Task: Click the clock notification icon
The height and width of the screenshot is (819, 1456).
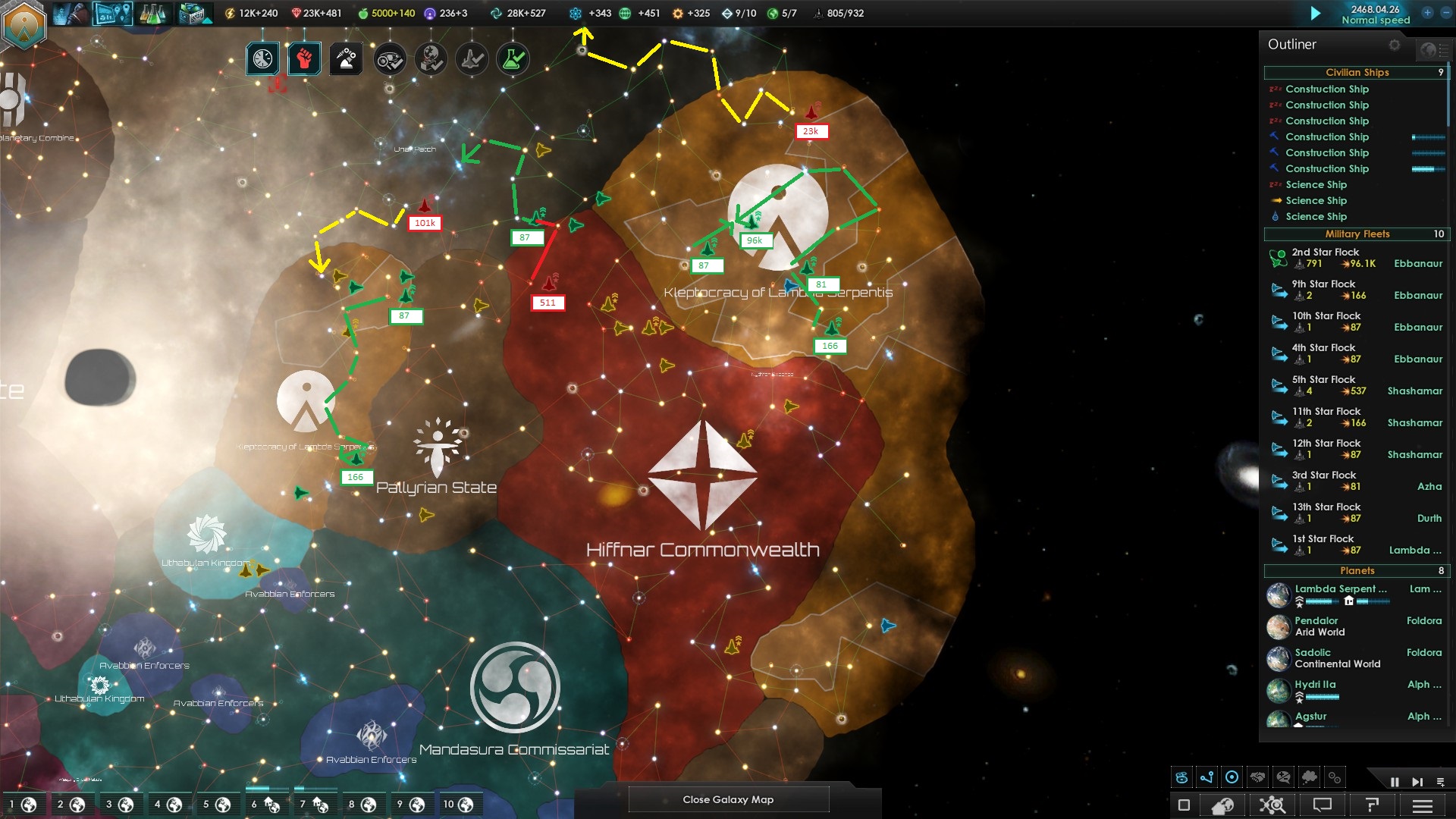Action: click(262, 59)
